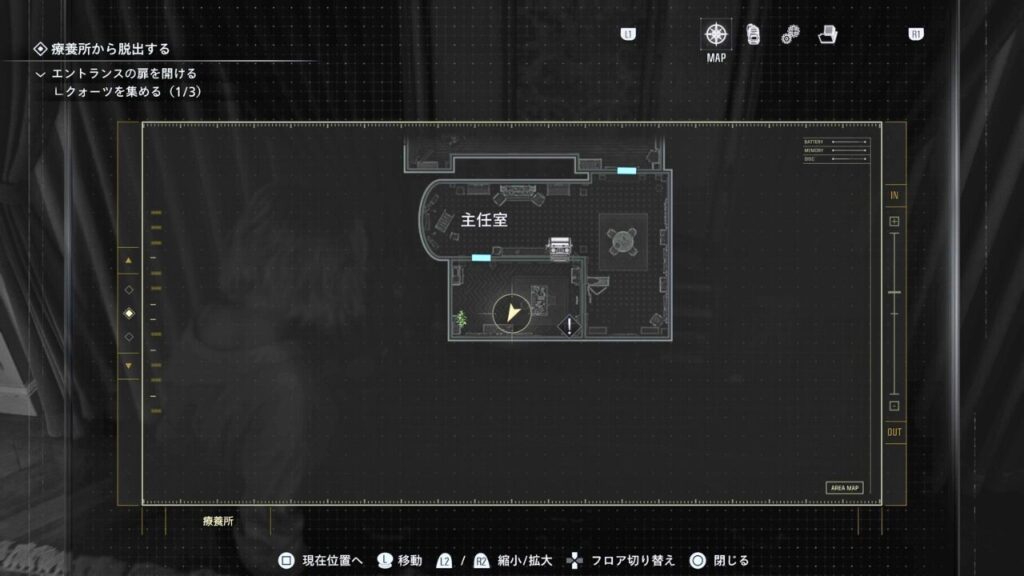Viewport: 1024px width, 576px height.
Task: Click the typewriter icon on the map
Action: [x=559, y=246]
